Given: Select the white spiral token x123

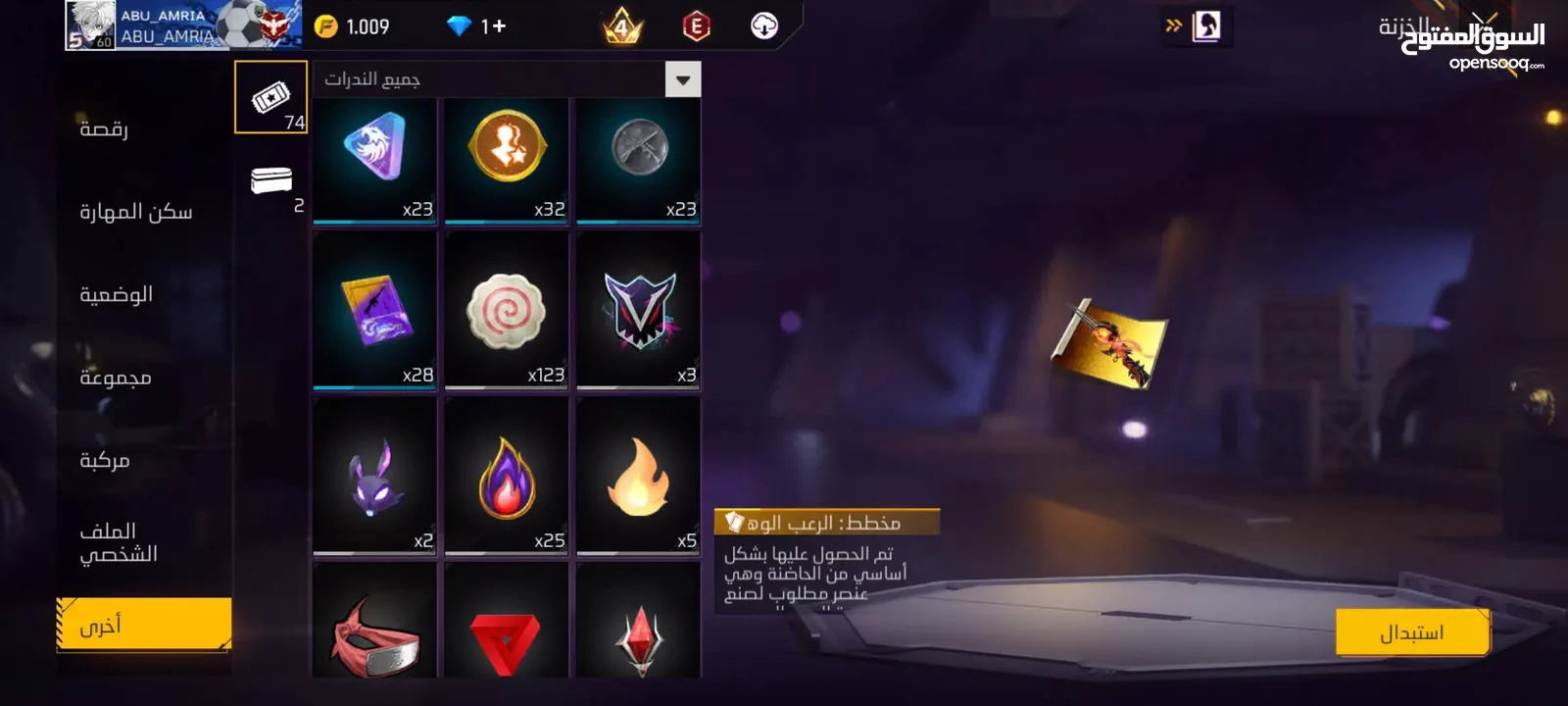Looking at the screenshot, I should point(506,314).
